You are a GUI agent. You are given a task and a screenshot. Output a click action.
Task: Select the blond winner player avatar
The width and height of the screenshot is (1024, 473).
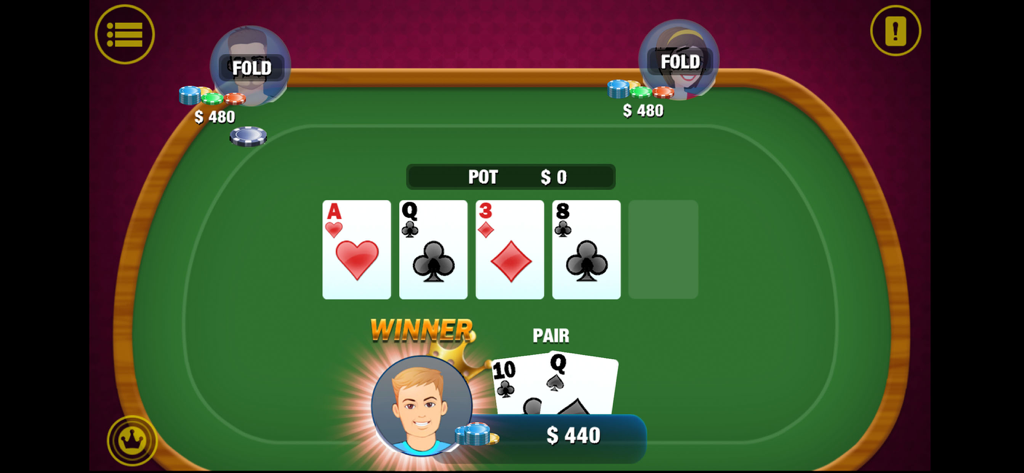(421, 406)
